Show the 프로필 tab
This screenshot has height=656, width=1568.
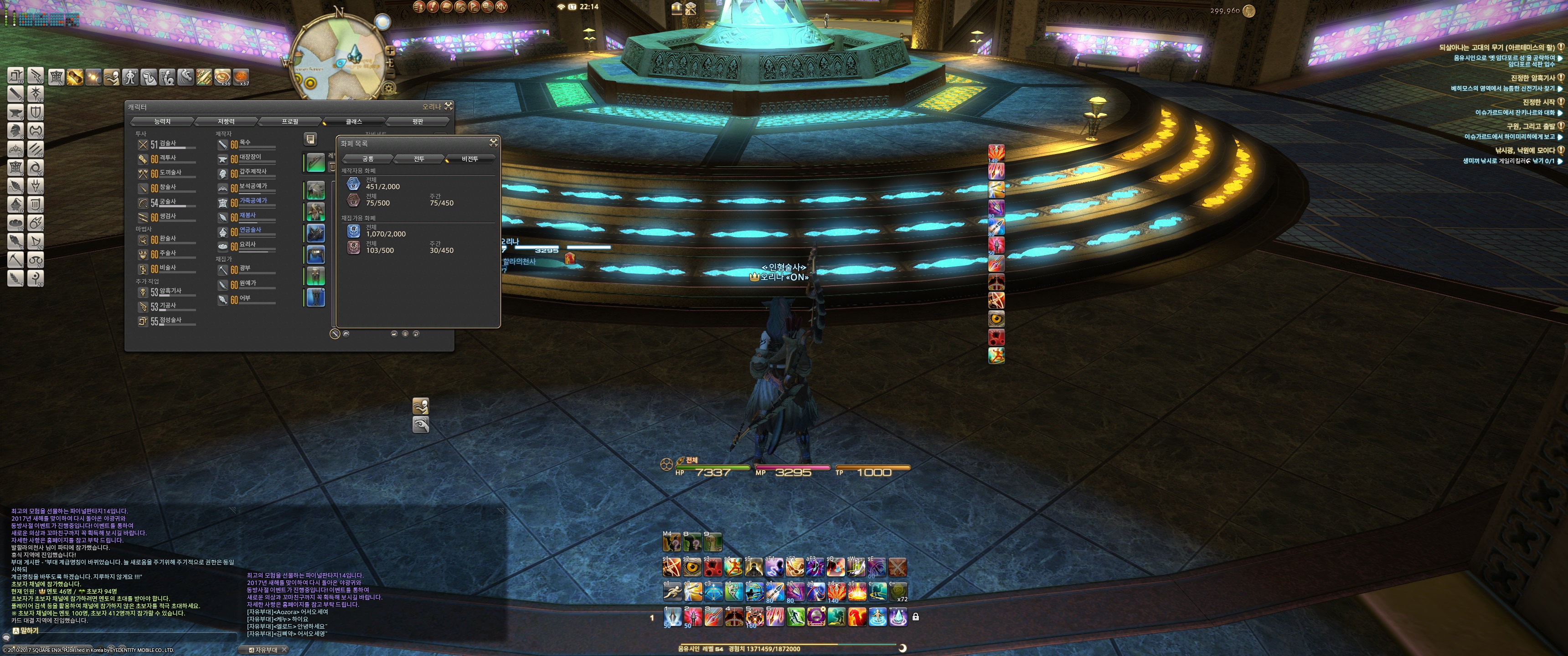pyautogui.click(x=290, y=122)
